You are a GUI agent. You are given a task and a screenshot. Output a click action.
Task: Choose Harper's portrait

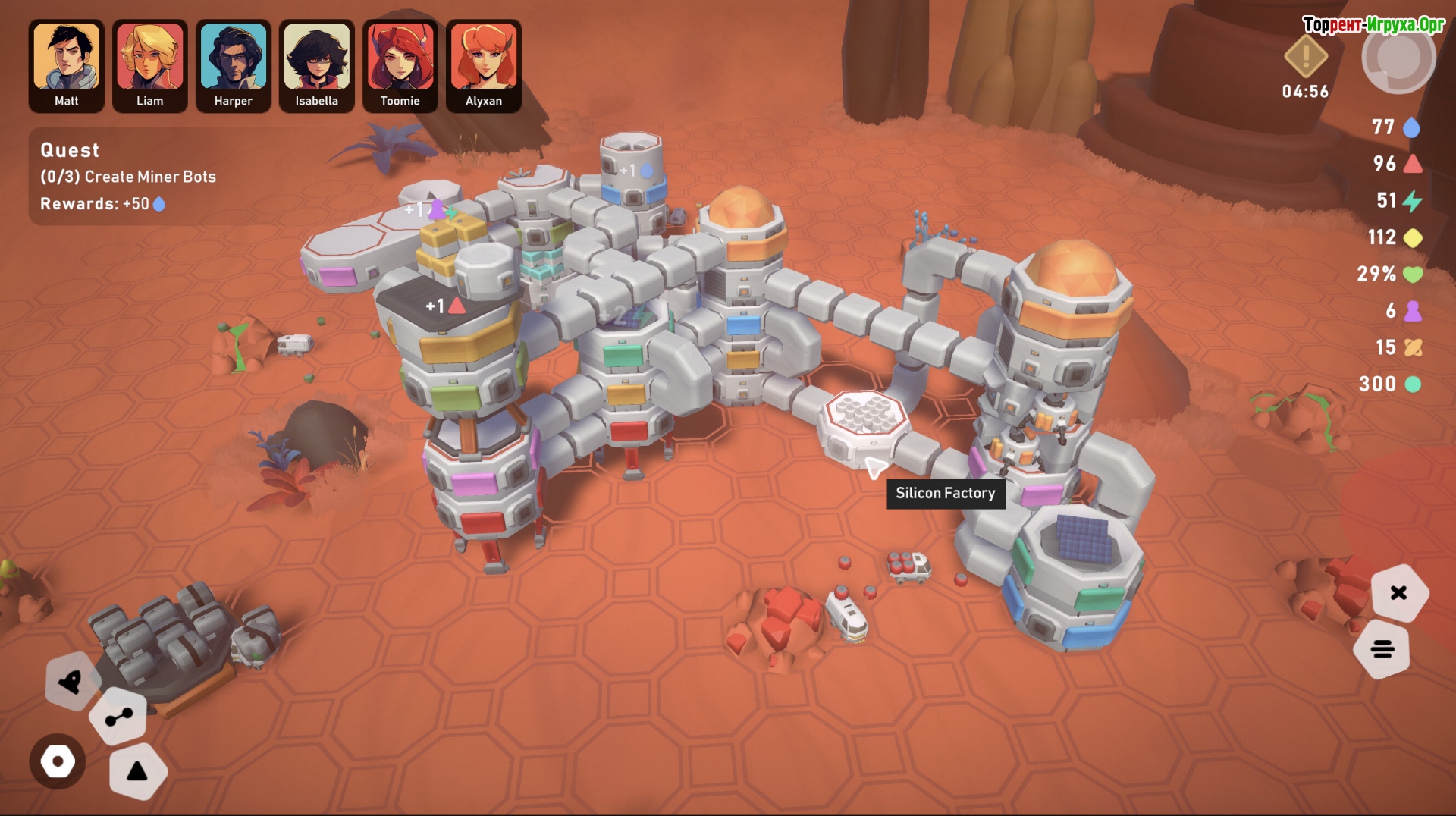pos(234,65)
